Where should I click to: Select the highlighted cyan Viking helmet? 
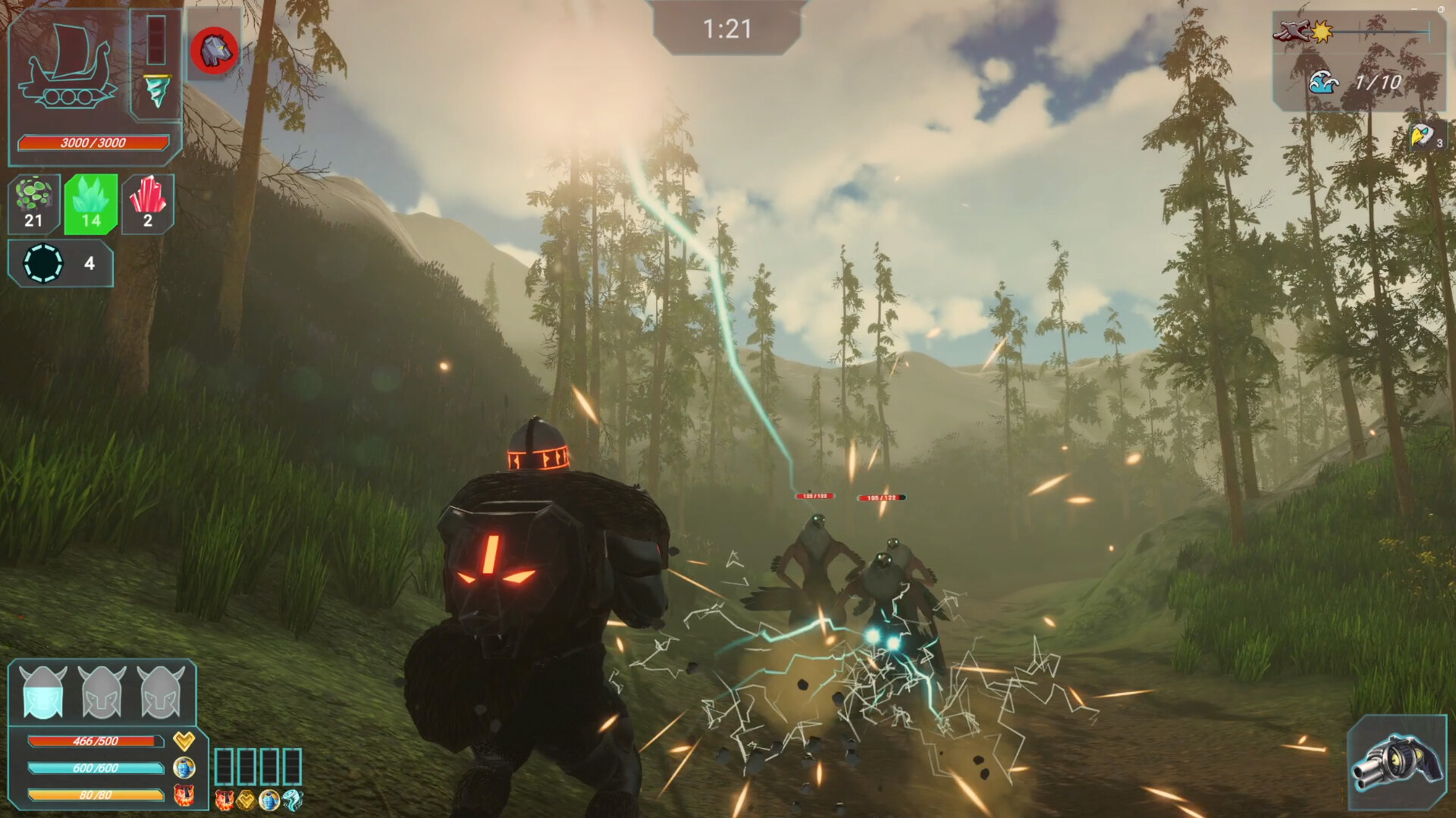[x=42, y=692]
